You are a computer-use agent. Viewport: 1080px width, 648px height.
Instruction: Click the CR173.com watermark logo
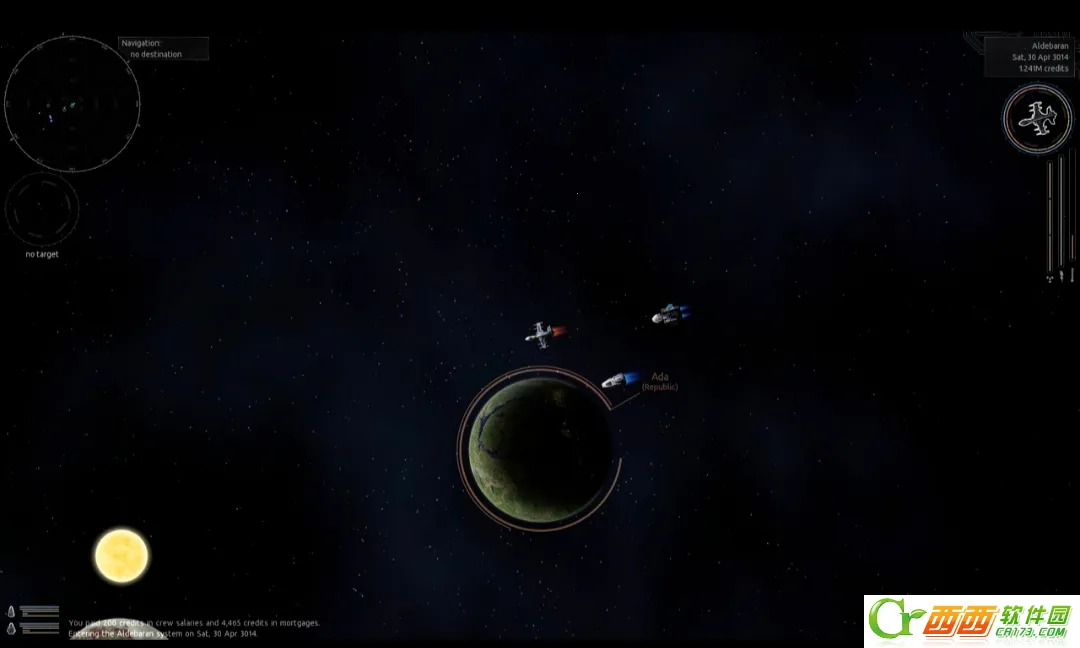(971, 621)
